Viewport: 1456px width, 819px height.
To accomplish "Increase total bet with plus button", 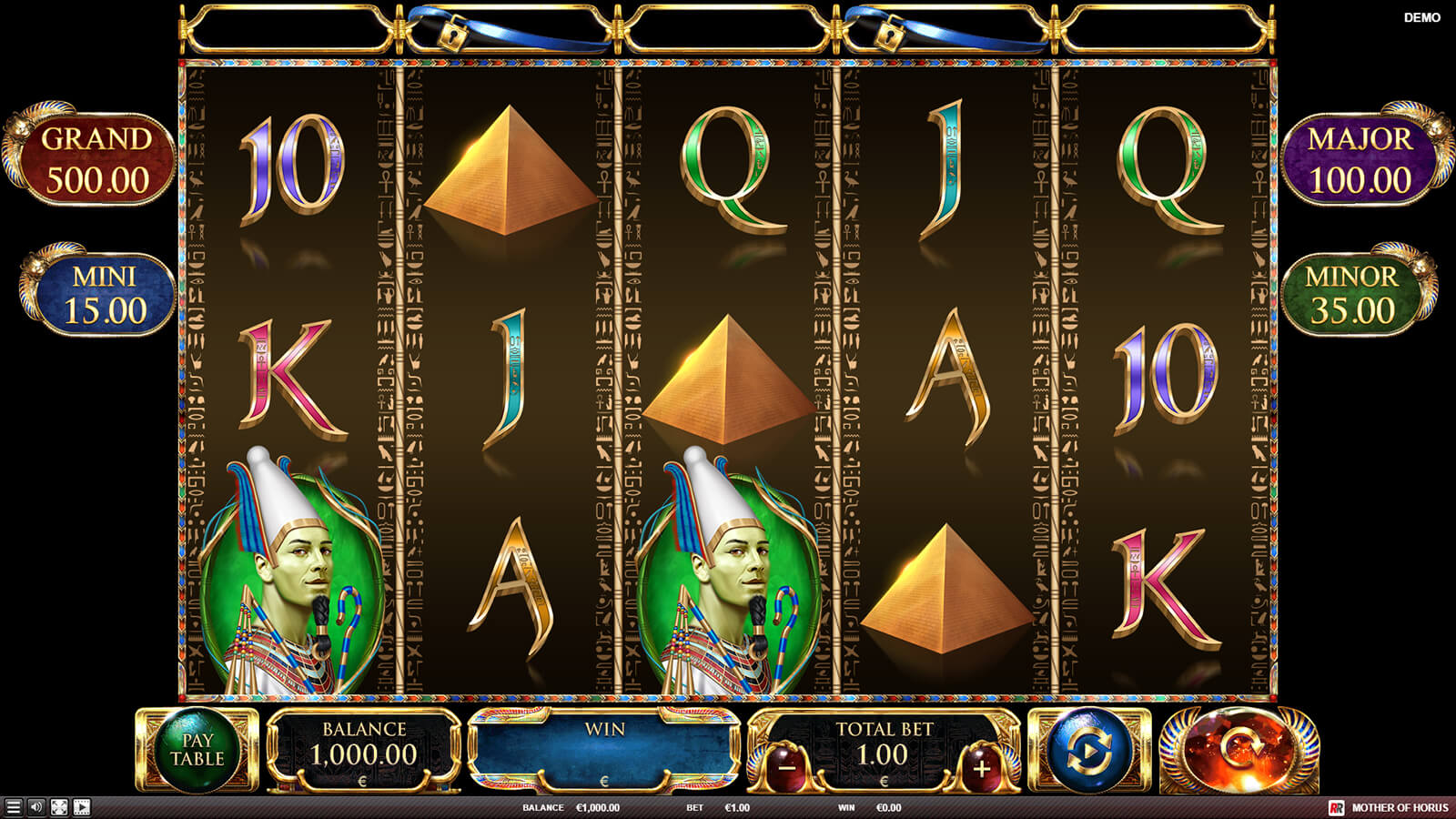I will click(x=981, y=768).
